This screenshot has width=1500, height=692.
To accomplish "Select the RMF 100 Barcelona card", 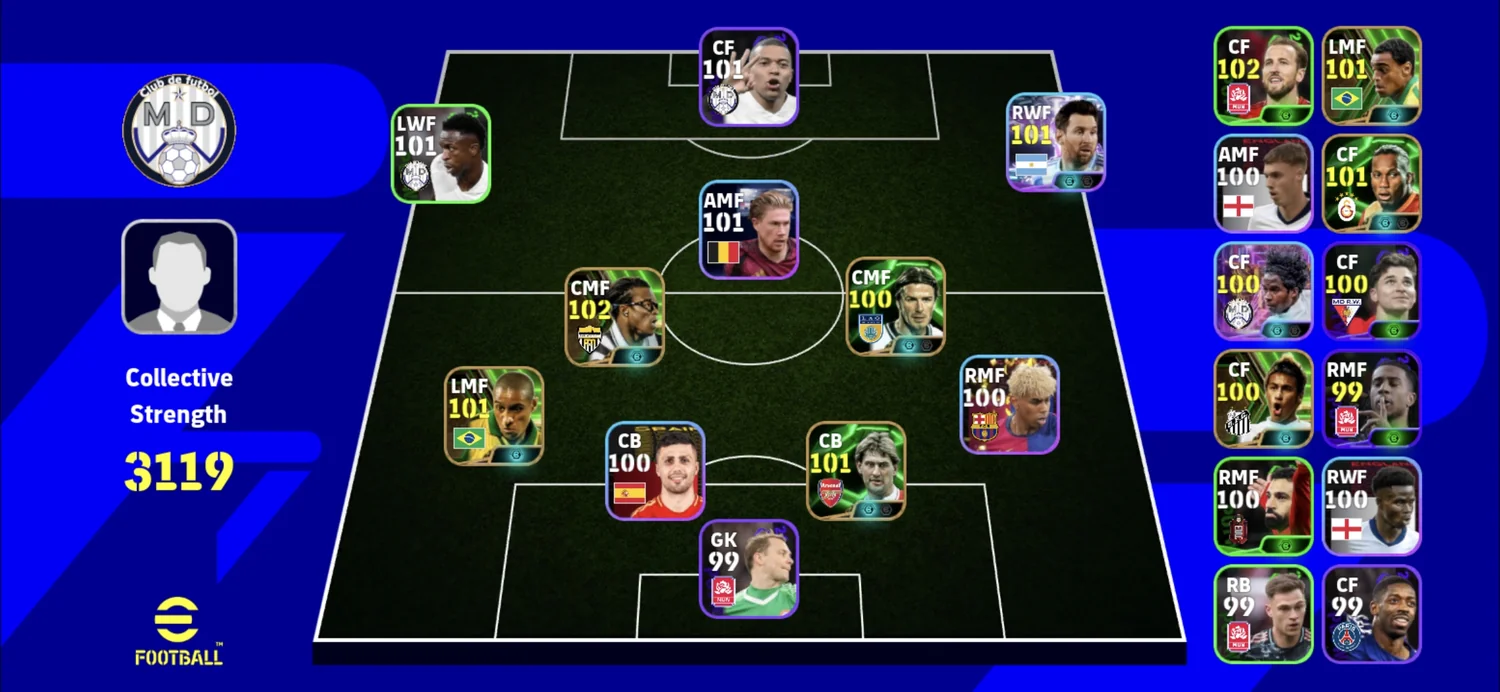I will [1010, 404].
